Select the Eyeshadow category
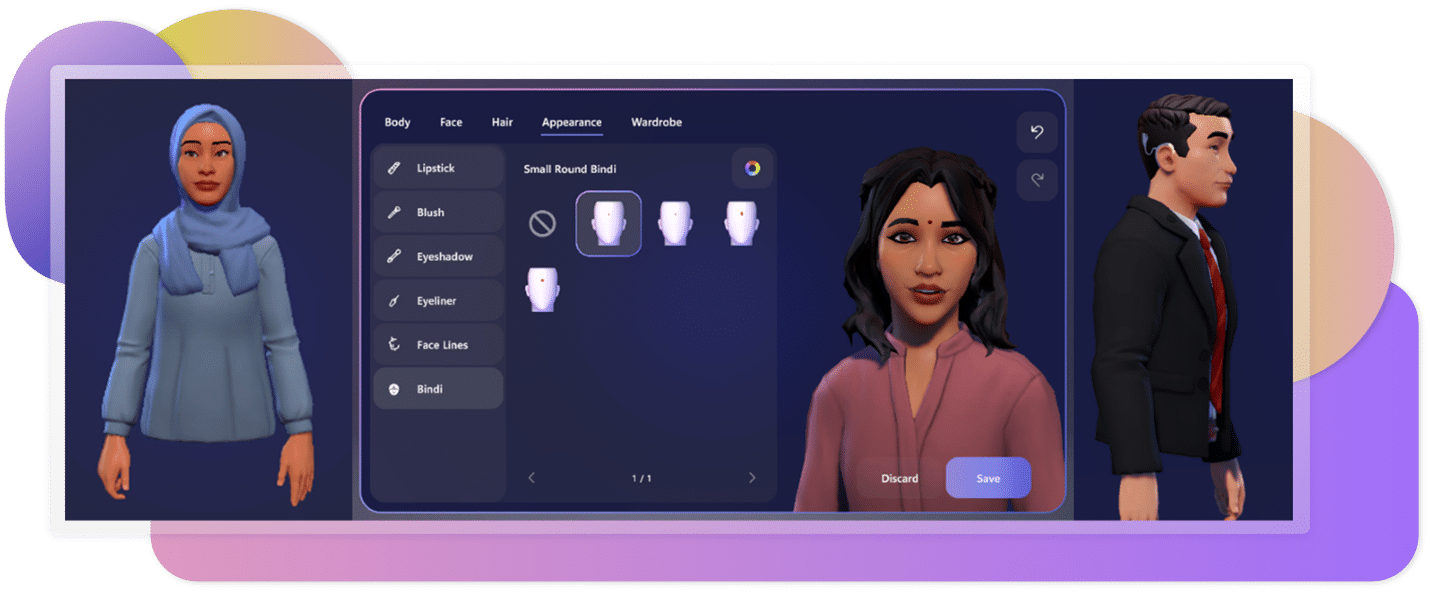The width and height of the screenshot is (1430, 592). tap(438, 257)
